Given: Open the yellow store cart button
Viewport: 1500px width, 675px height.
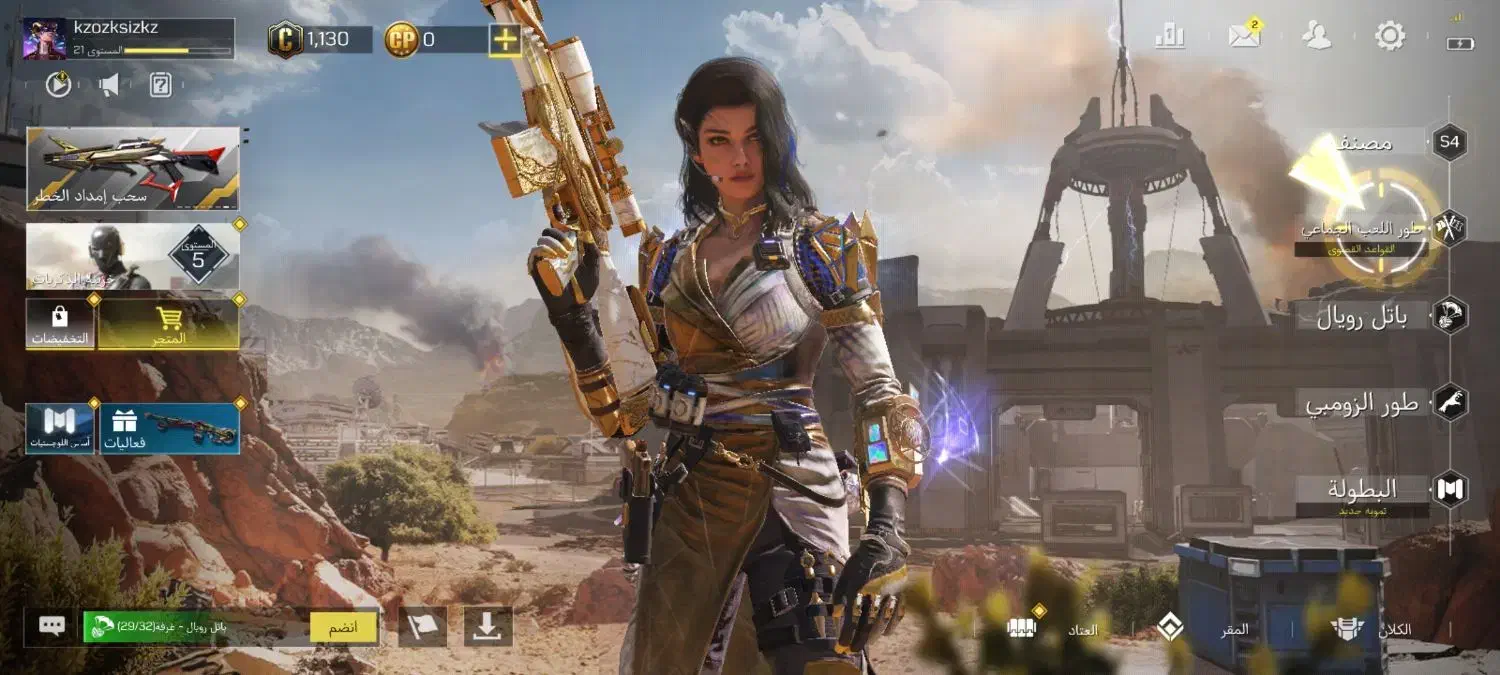Looking at the screenshot, I should click(x=169, y=324).
